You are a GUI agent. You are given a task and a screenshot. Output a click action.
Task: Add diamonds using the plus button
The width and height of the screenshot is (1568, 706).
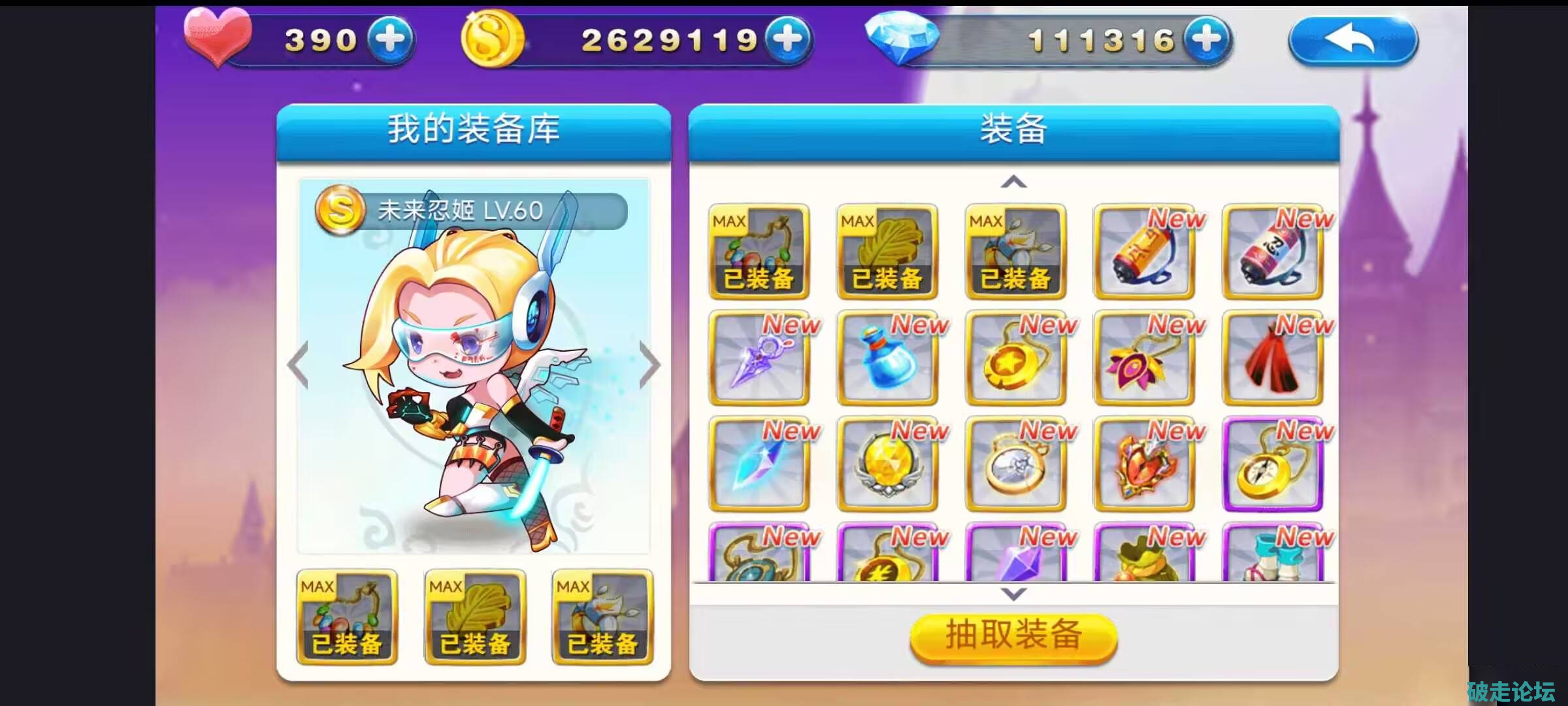click(x=1206, y=39)
